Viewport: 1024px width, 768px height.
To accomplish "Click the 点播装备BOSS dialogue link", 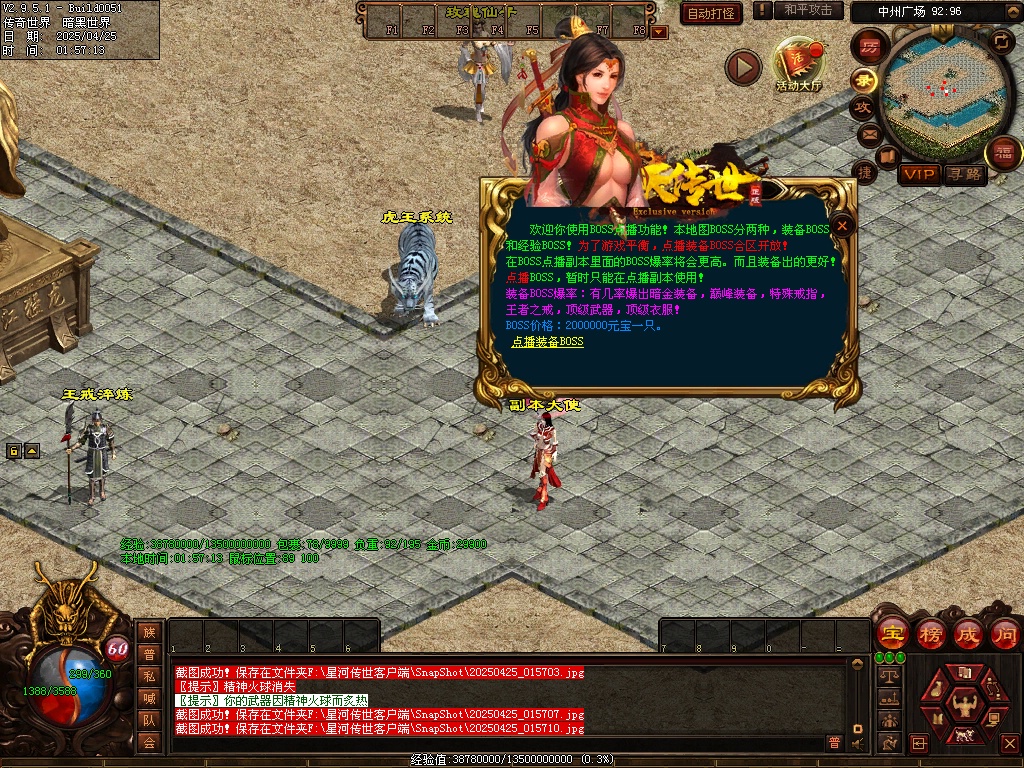I will (547, 342).
